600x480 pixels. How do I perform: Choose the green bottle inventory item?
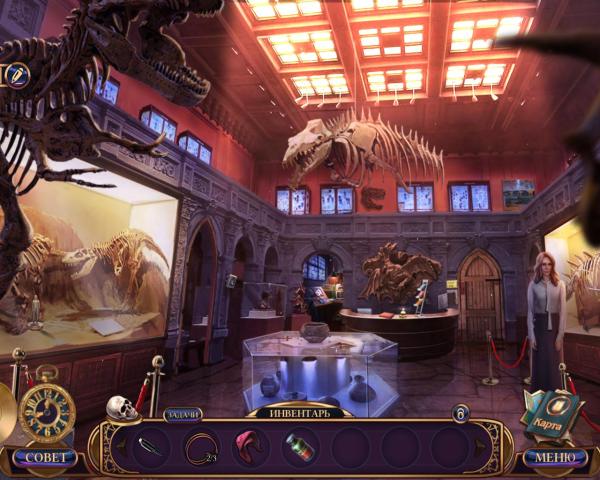(x=299, y=447)
